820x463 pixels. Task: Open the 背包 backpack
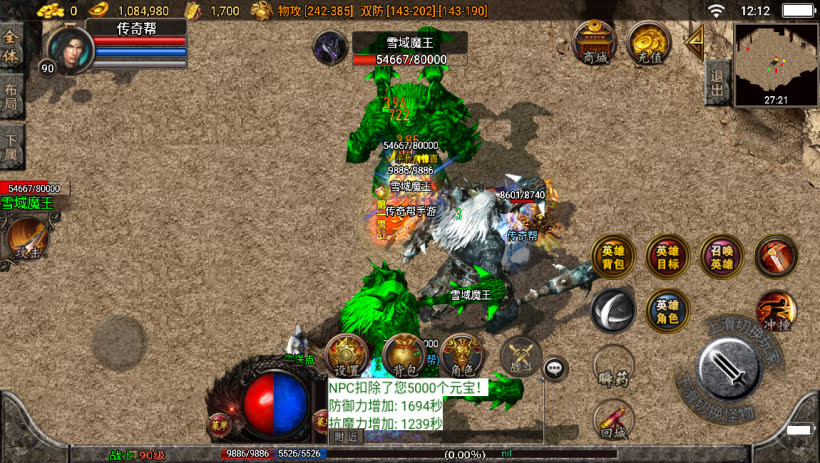point(404,356)
